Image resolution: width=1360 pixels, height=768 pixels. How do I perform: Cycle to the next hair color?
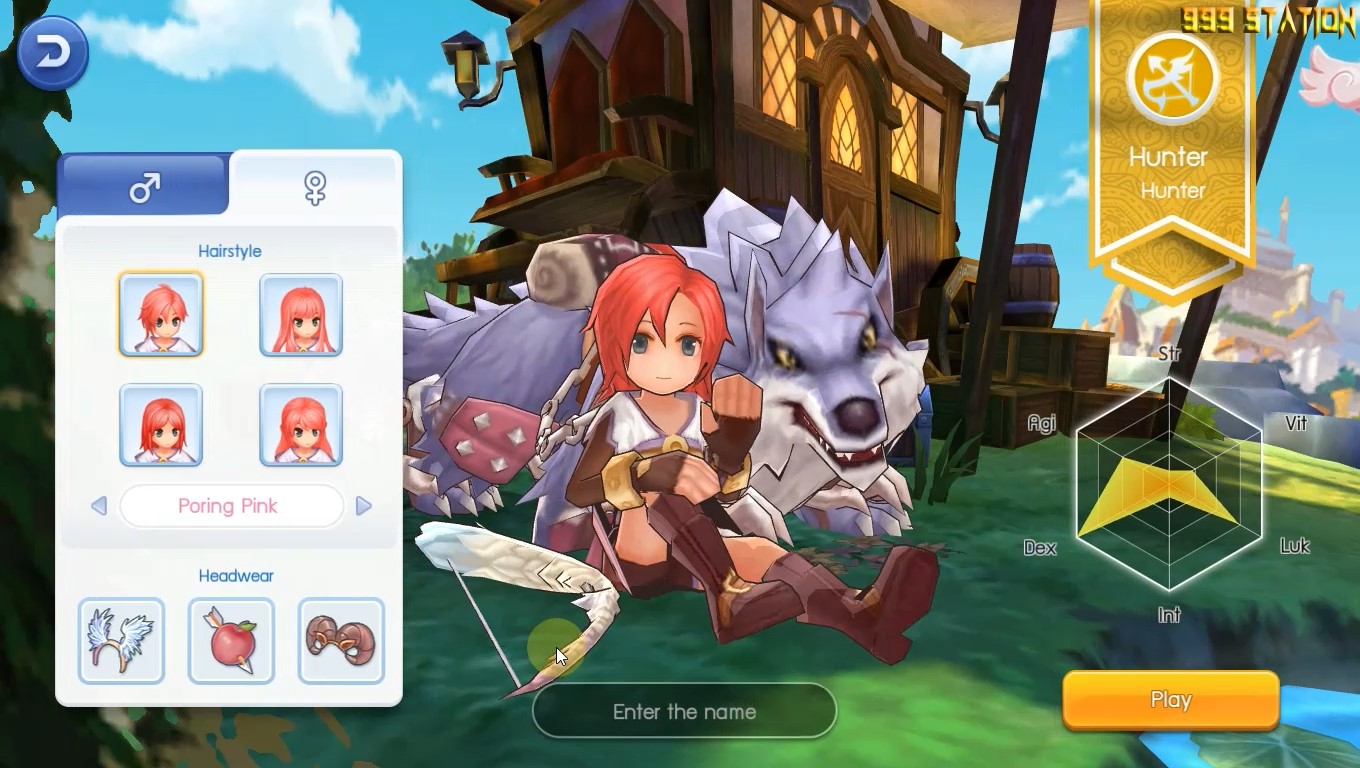363,506
